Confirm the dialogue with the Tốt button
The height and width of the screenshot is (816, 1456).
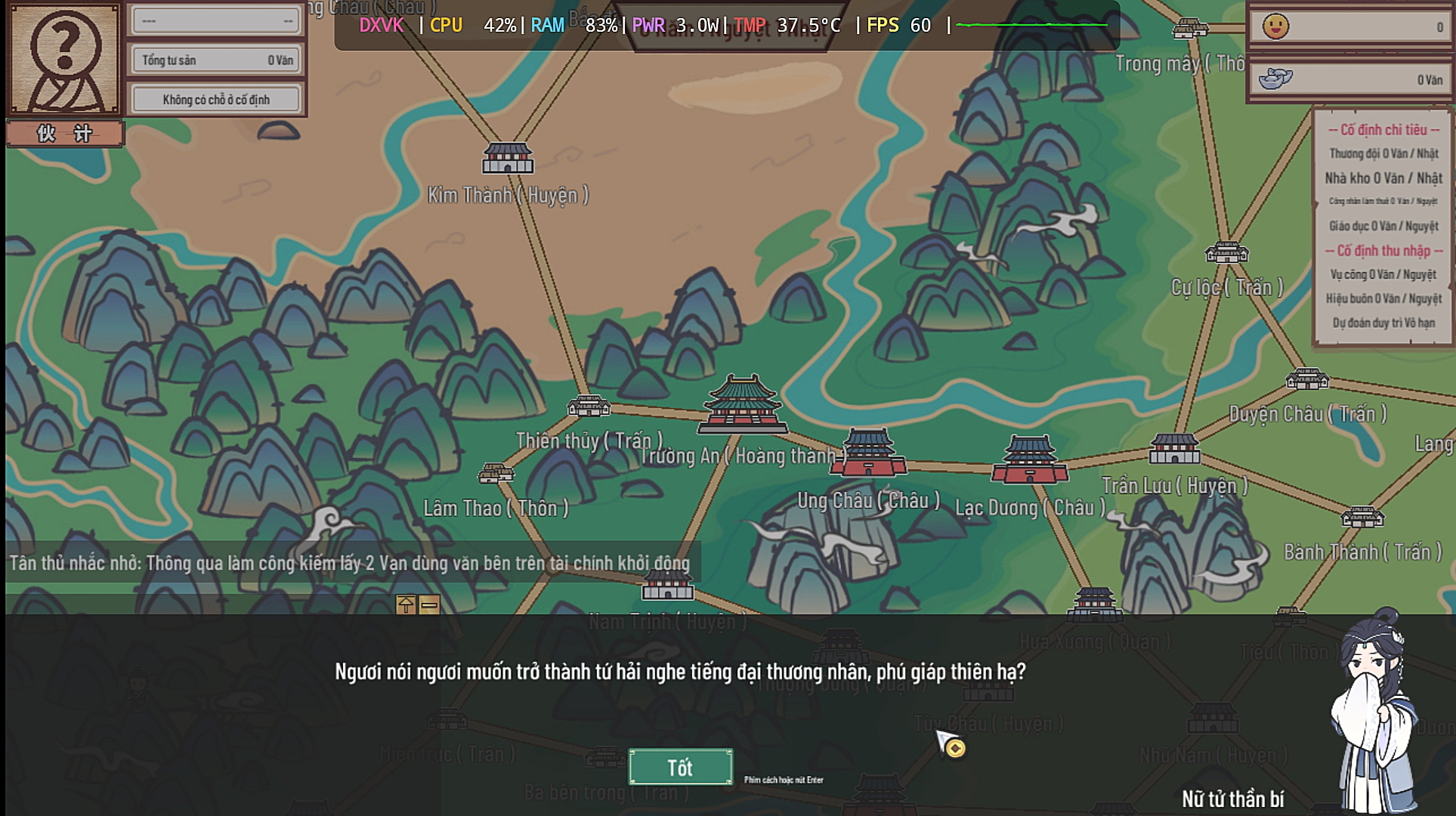pyautogui.click(x=680, y=767)
